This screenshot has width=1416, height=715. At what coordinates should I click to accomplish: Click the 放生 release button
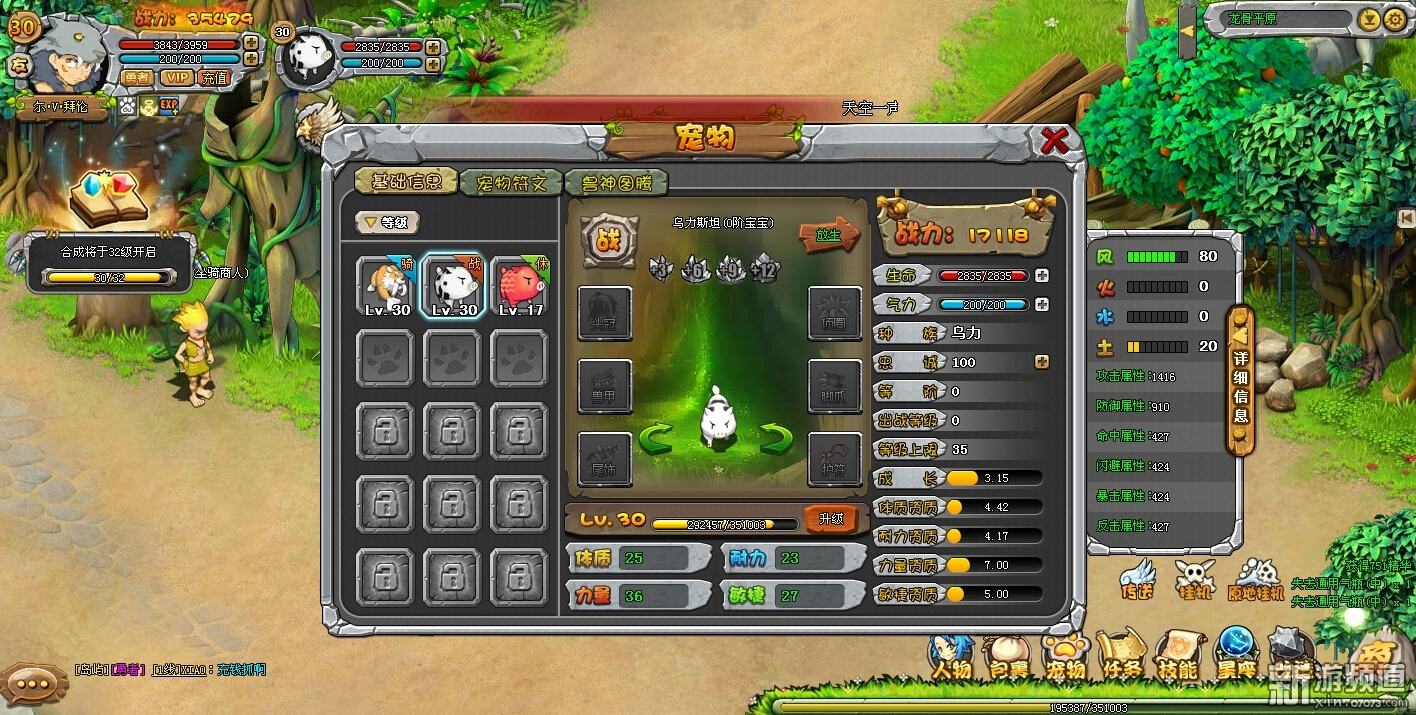[x=828, y=236]
